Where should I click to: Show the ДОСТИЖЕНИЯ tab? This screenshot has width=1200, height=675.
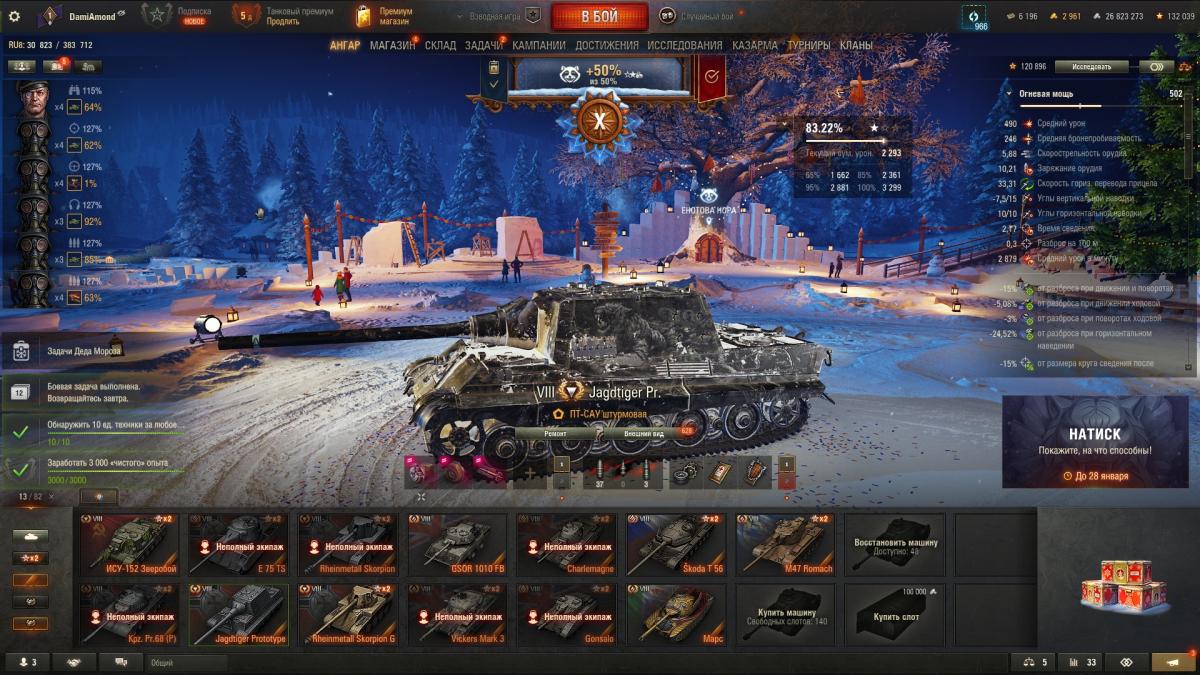607,45
